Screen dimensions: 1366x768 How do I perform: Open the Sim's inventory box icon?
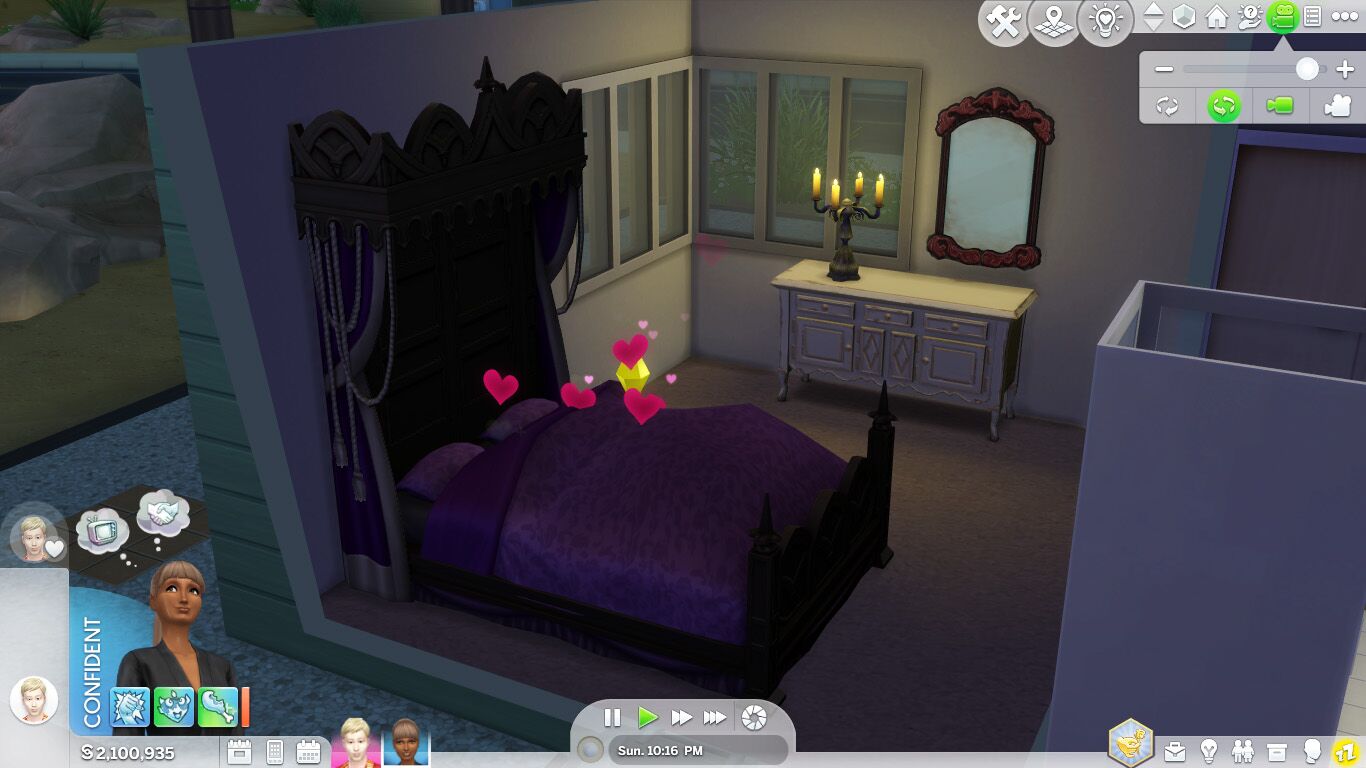coord(1275,750)
